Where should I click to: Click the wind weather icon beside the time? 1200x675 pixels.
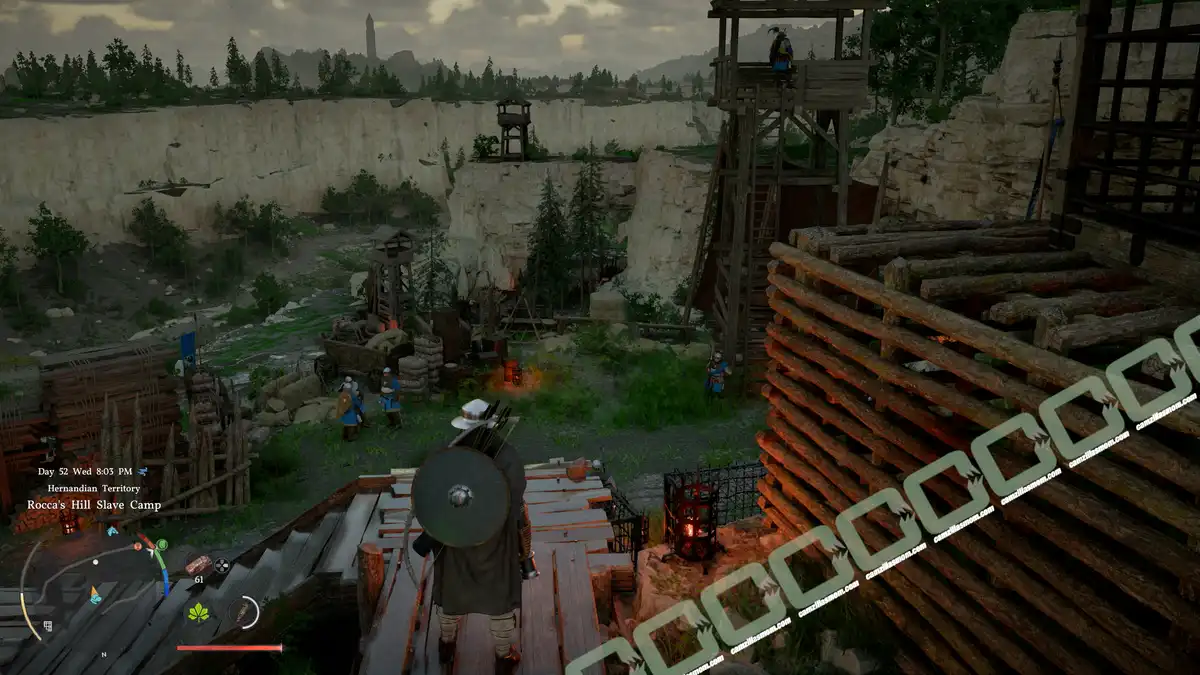pos(143,470)
